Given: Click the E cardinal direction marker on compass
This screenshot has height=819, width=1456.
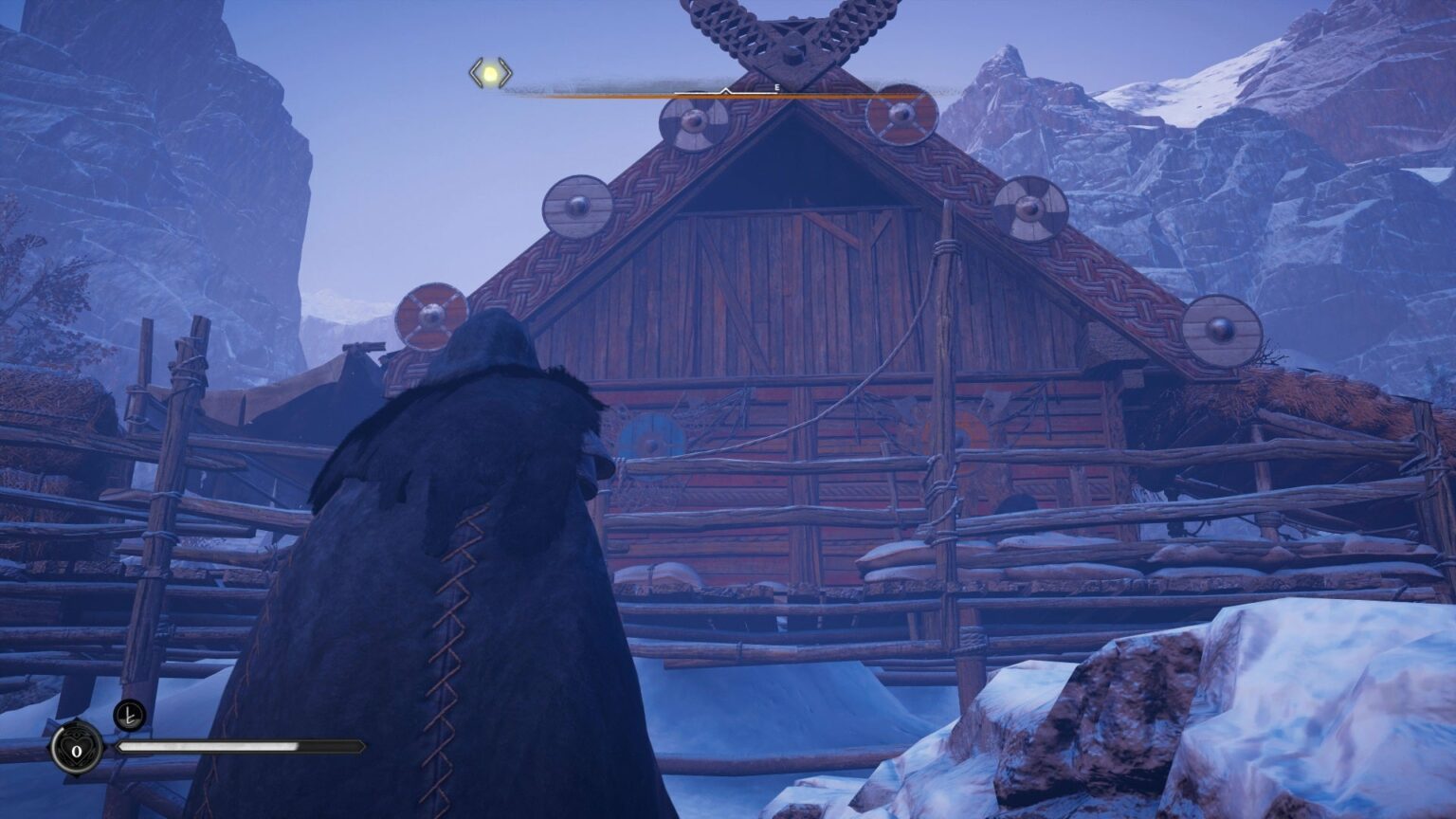Looking at the screenshot, I should 777,87.
